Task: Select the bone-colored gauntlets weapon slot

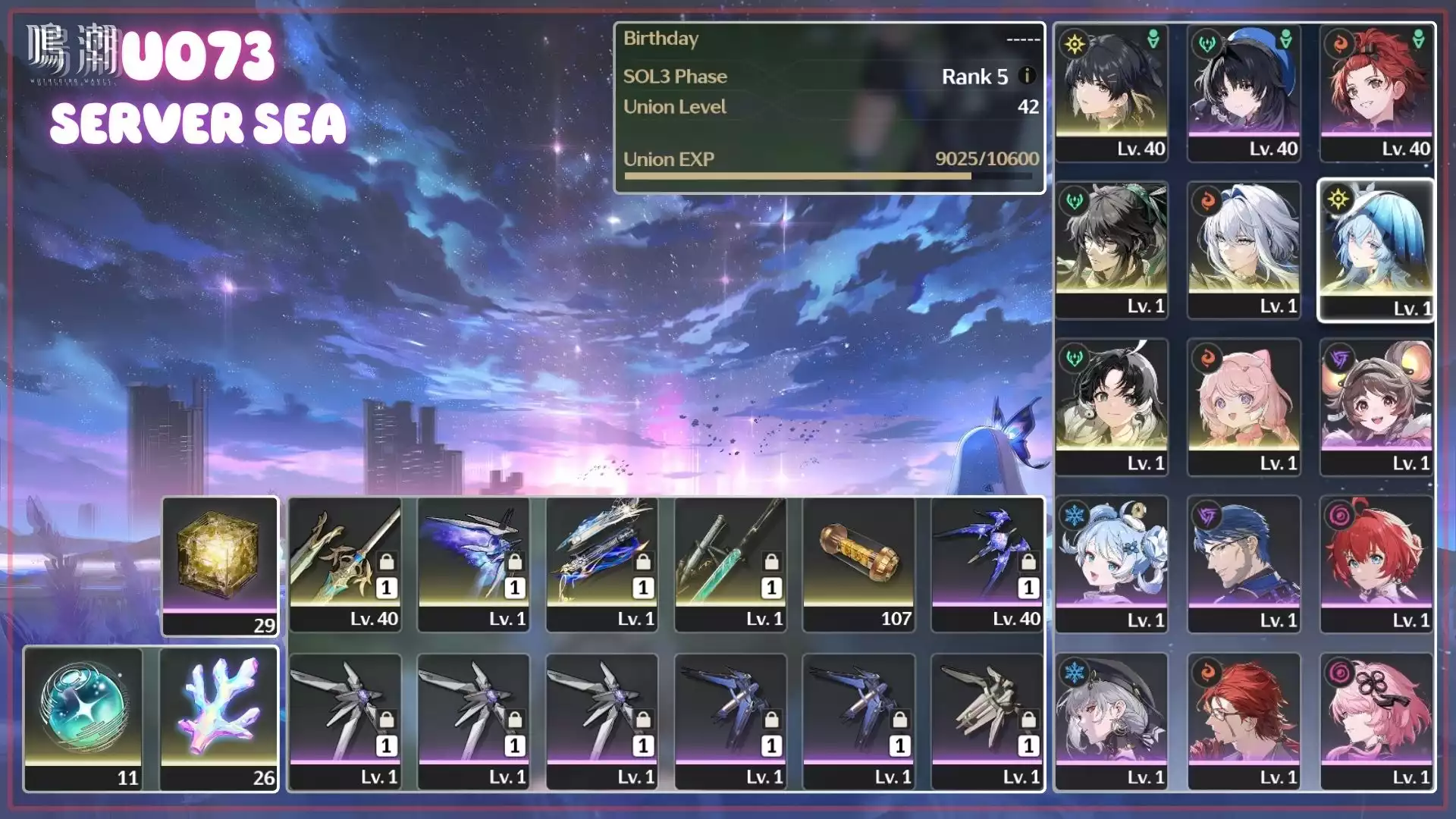Action: coord(987,721)
